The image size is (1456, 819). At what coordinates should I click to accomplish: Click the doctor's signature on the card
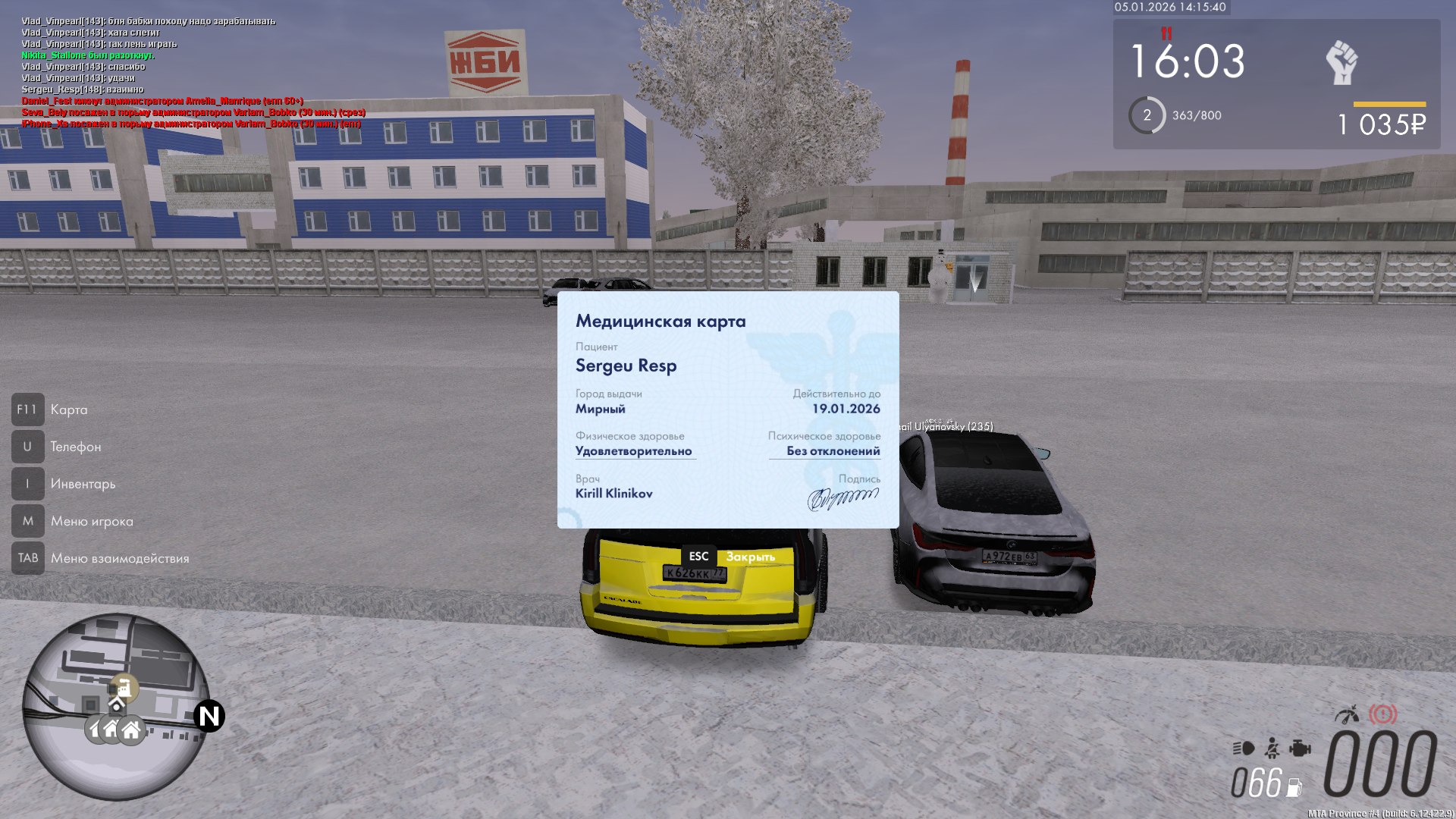(843, 499)
